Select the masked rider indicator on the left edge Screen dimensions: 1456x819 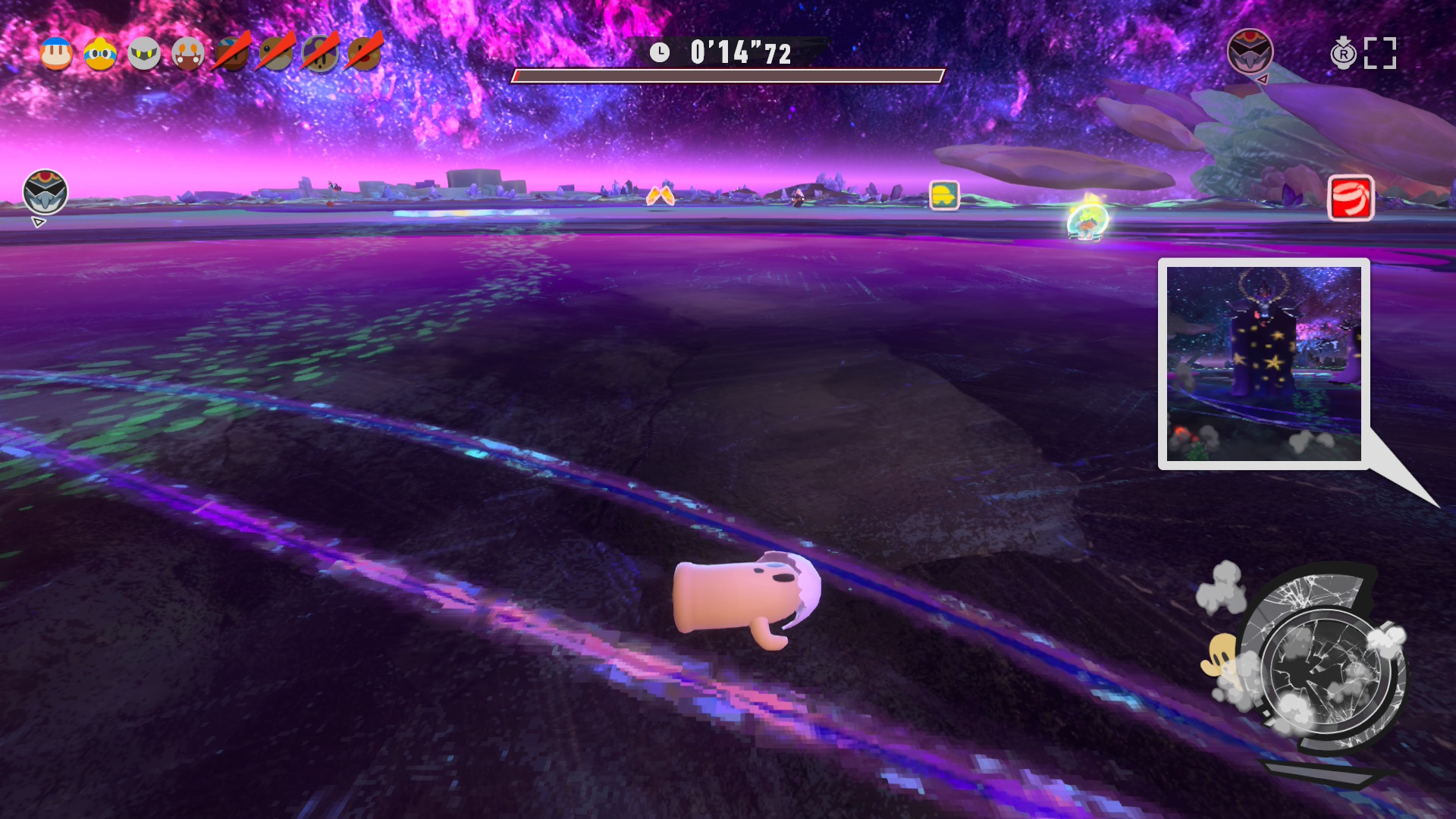click(45, 192)
